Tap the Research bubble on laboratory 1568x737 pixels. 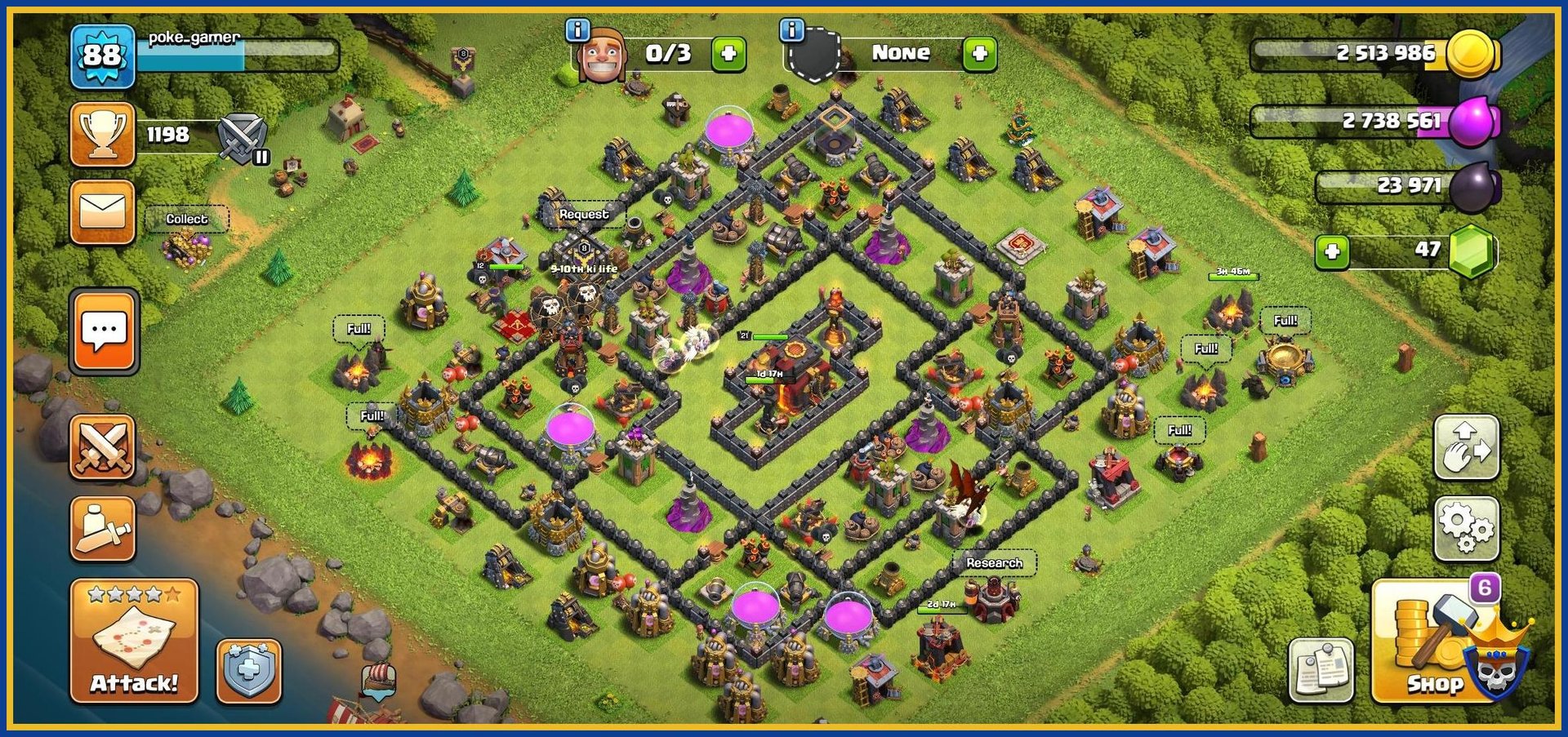pyautogui.click(x=994, y=562)
